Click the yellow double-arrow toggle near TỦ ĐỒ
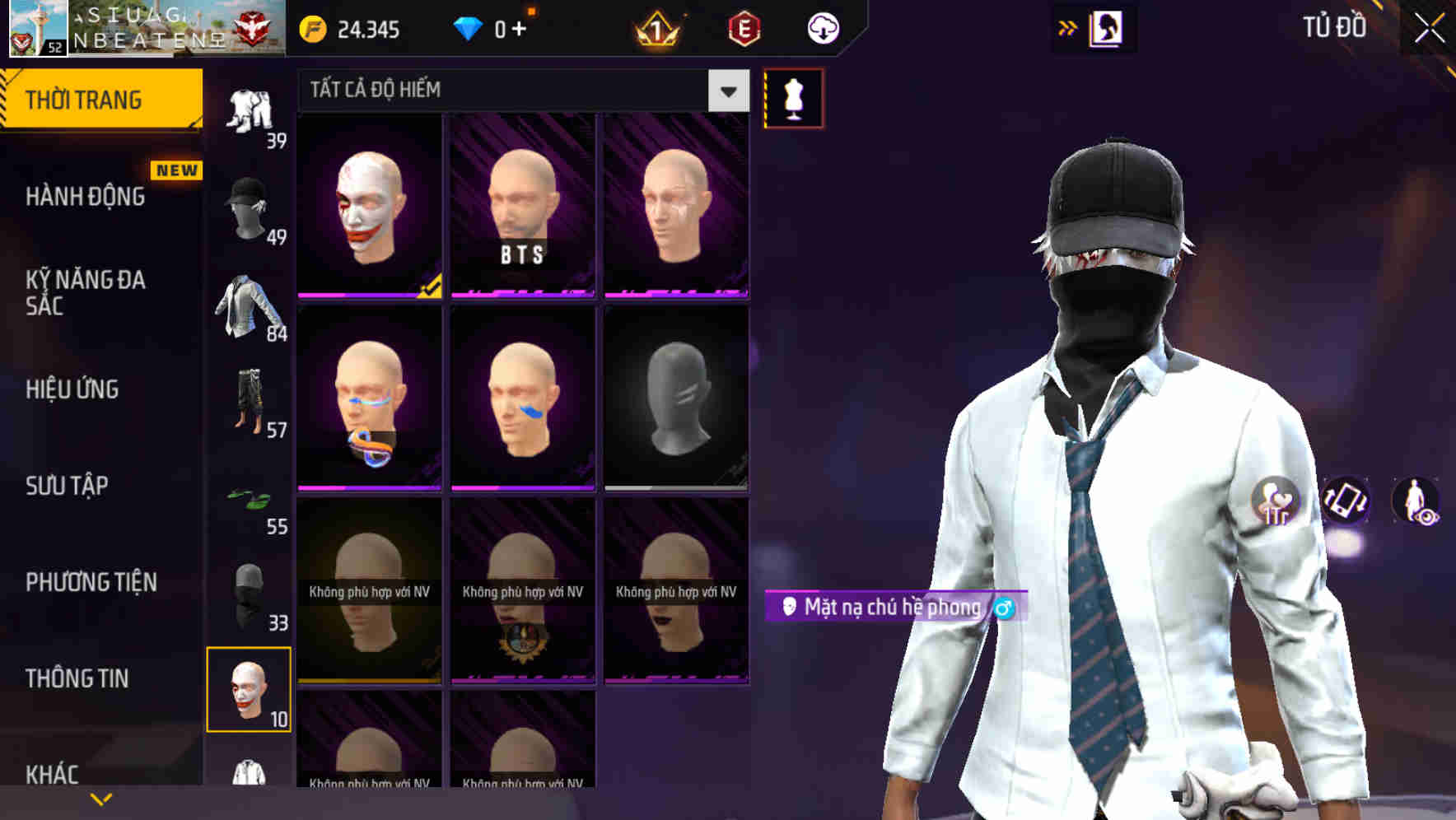 click(1067, 26)
